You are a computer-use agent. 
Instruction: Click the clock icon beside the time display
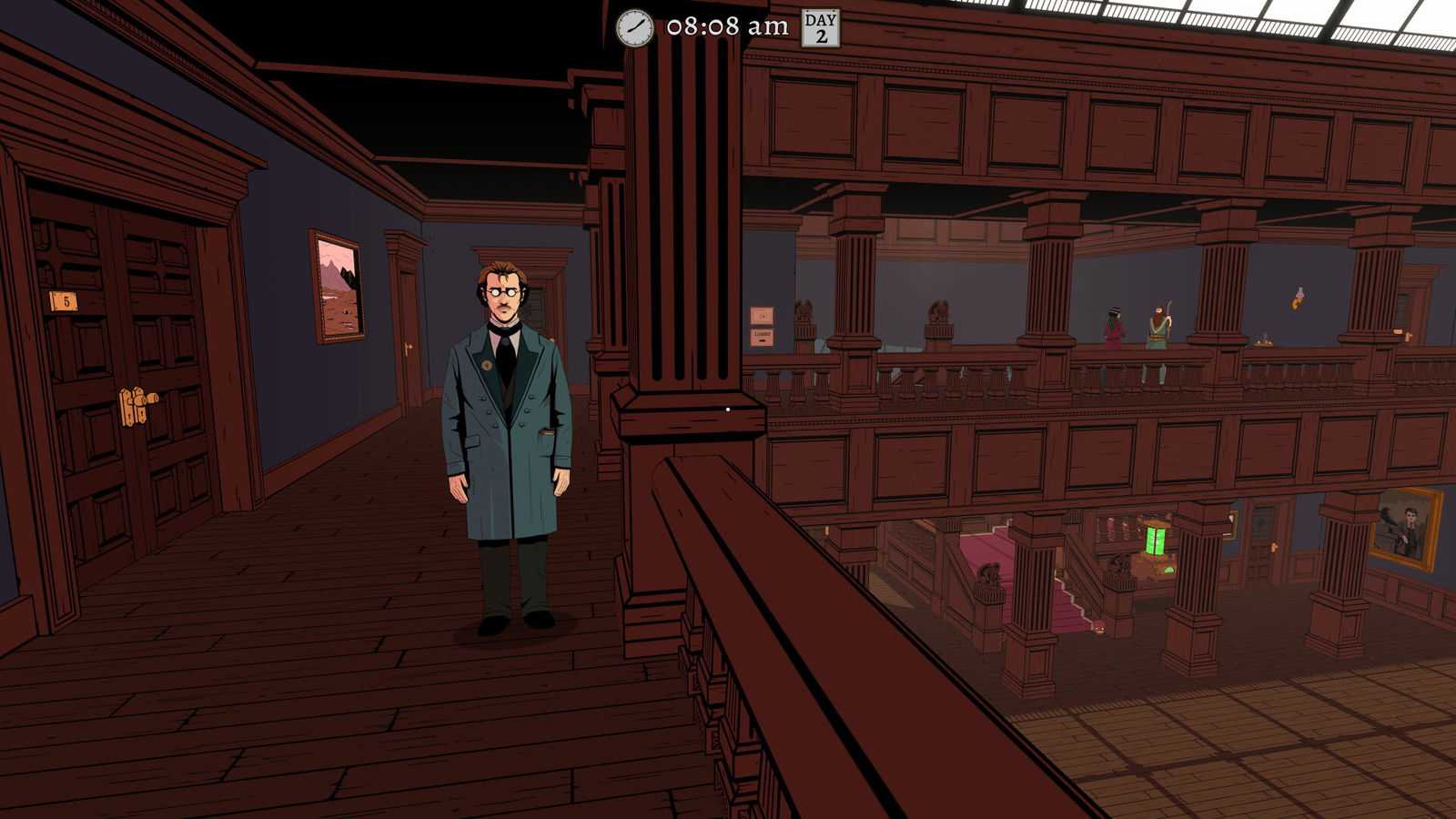[x=634, y=26]
